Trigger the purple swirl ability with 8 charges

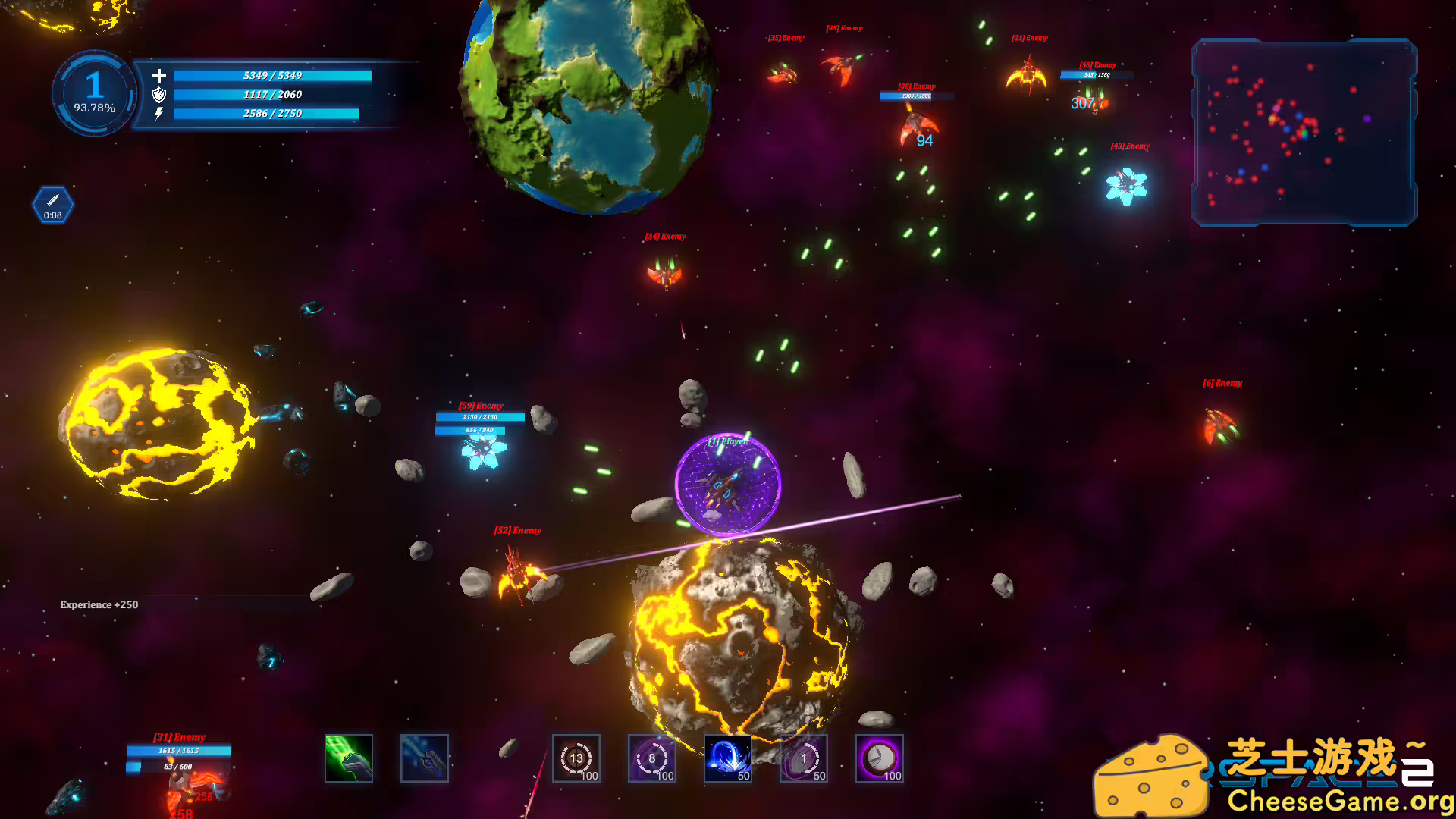click(x=652, y=758)
